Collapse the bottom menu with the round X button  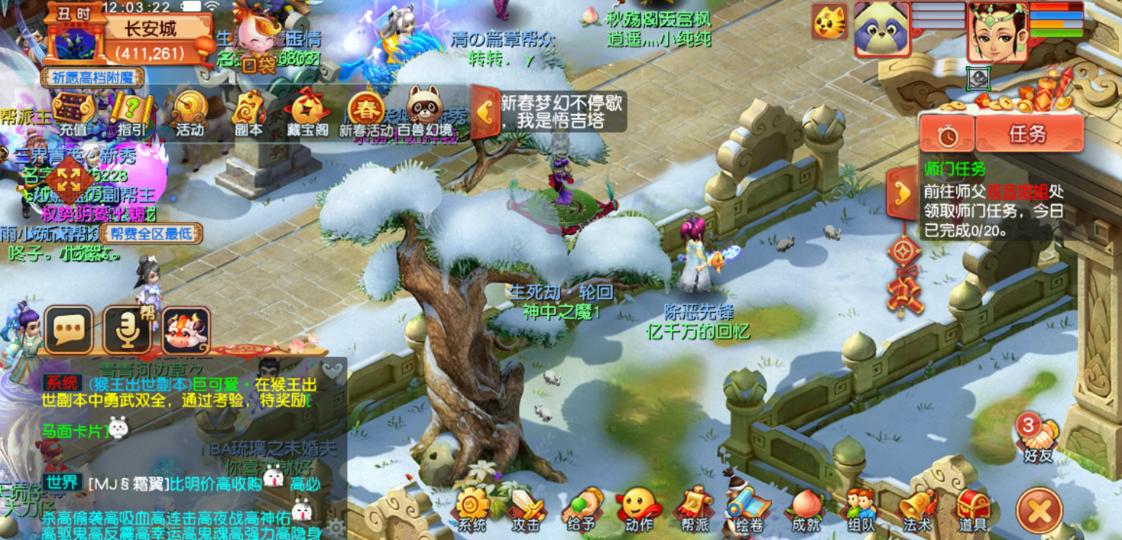click(x=1041, y=511)
